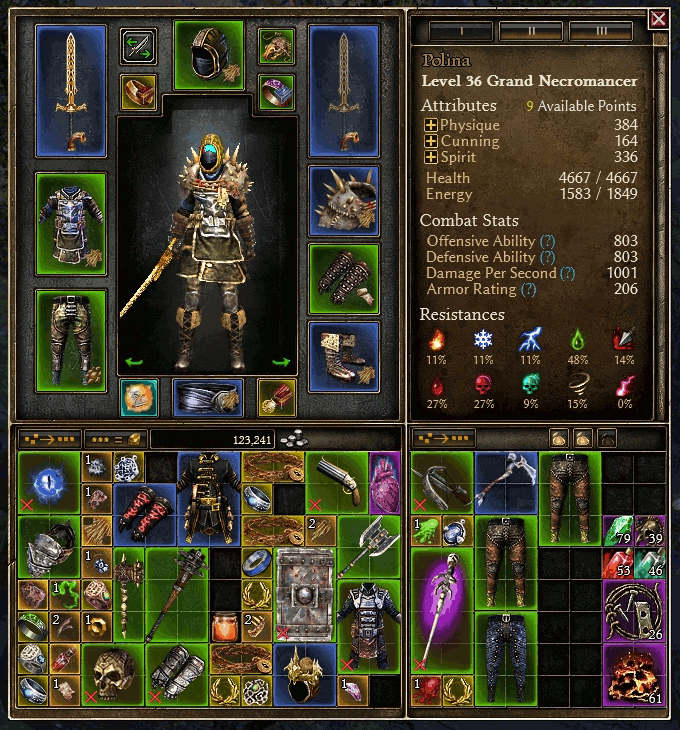The image size is (680, 730).
Task: Rotate character preview with the right arrow
Action: (281, 363)
